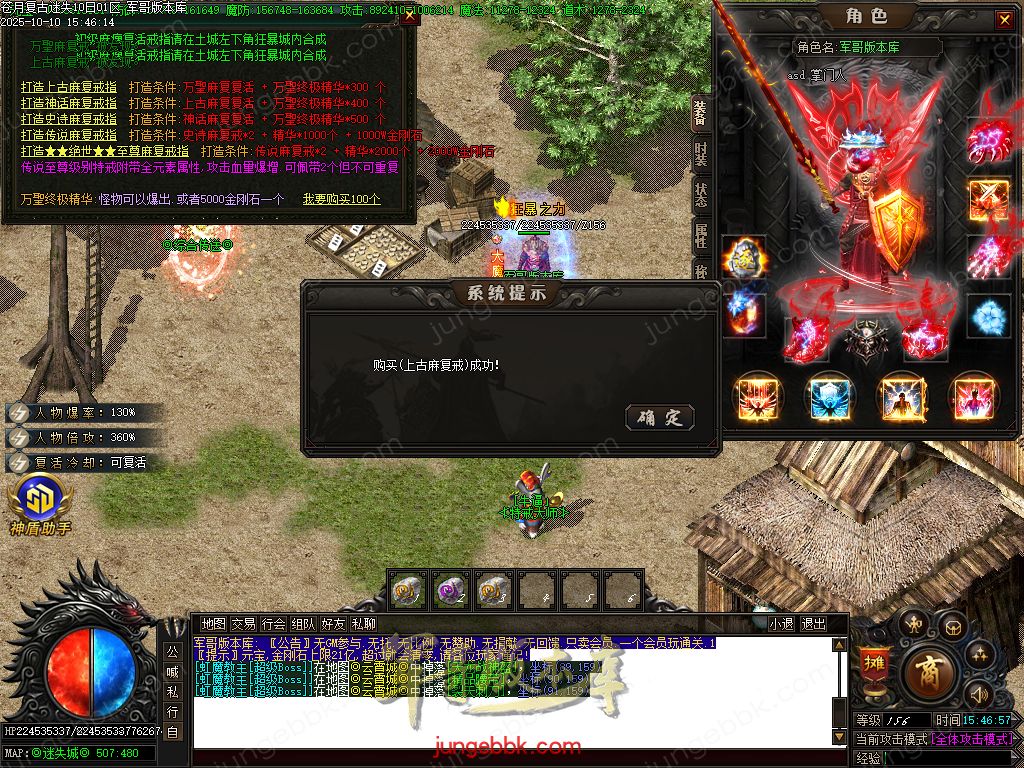Select the 打造传说麻痹戒指 link
Viewport: 1024px width, 768px height.
click(x=69, y=135)
